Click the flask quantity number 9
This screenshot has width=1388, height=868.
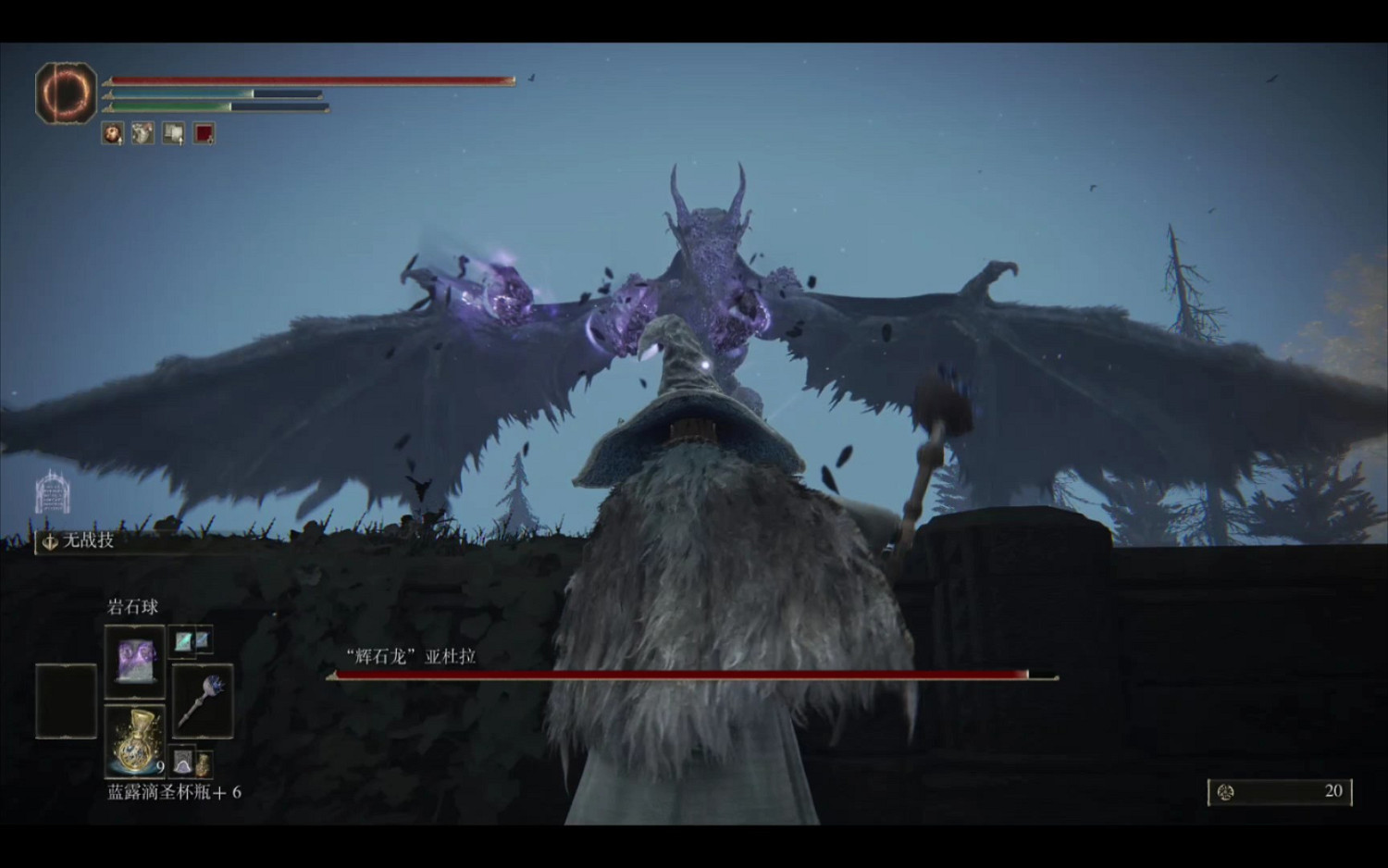[x=159, y=766]
